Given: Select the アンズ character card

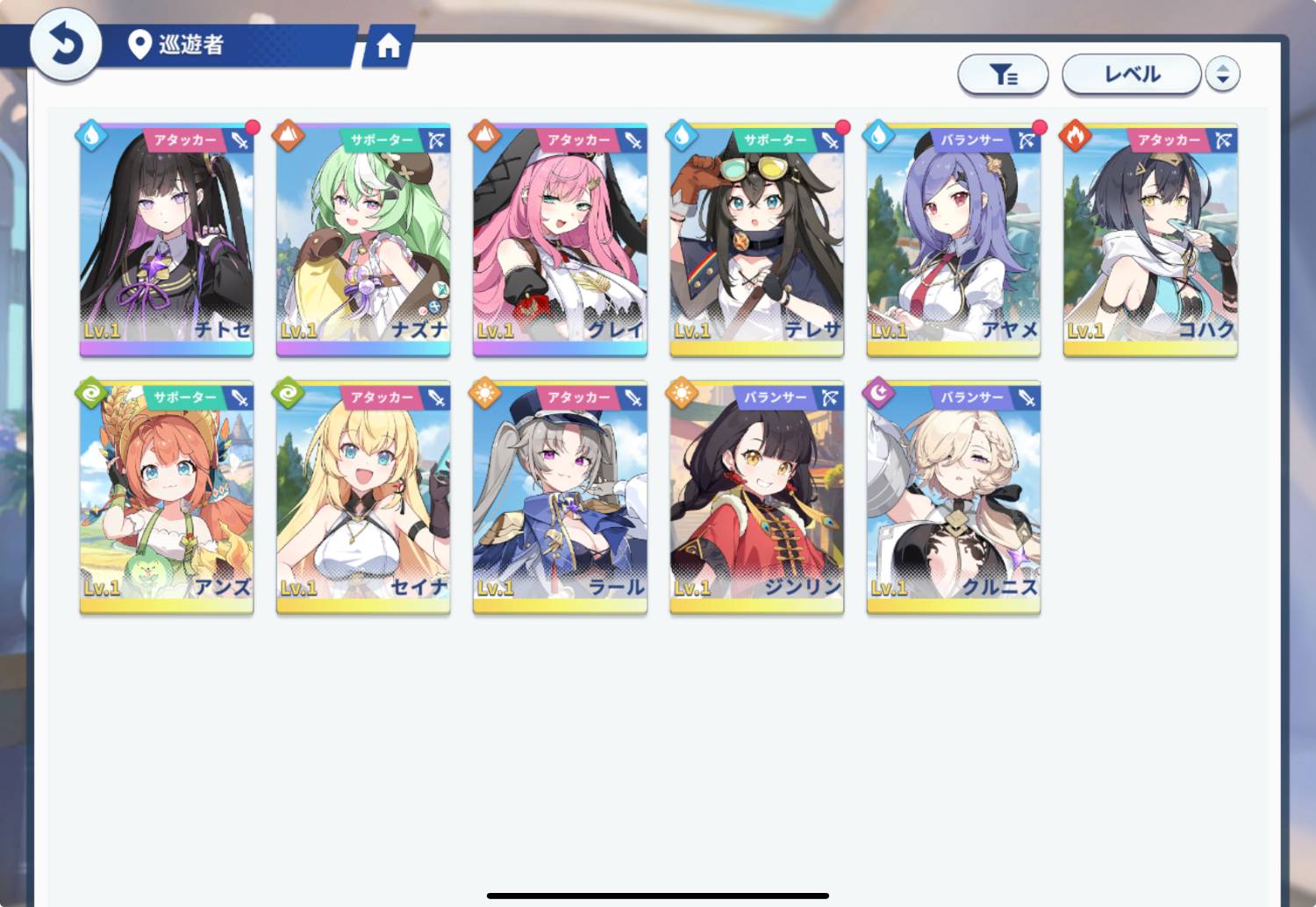Looking at the screenshot, I should click(167, 496).
